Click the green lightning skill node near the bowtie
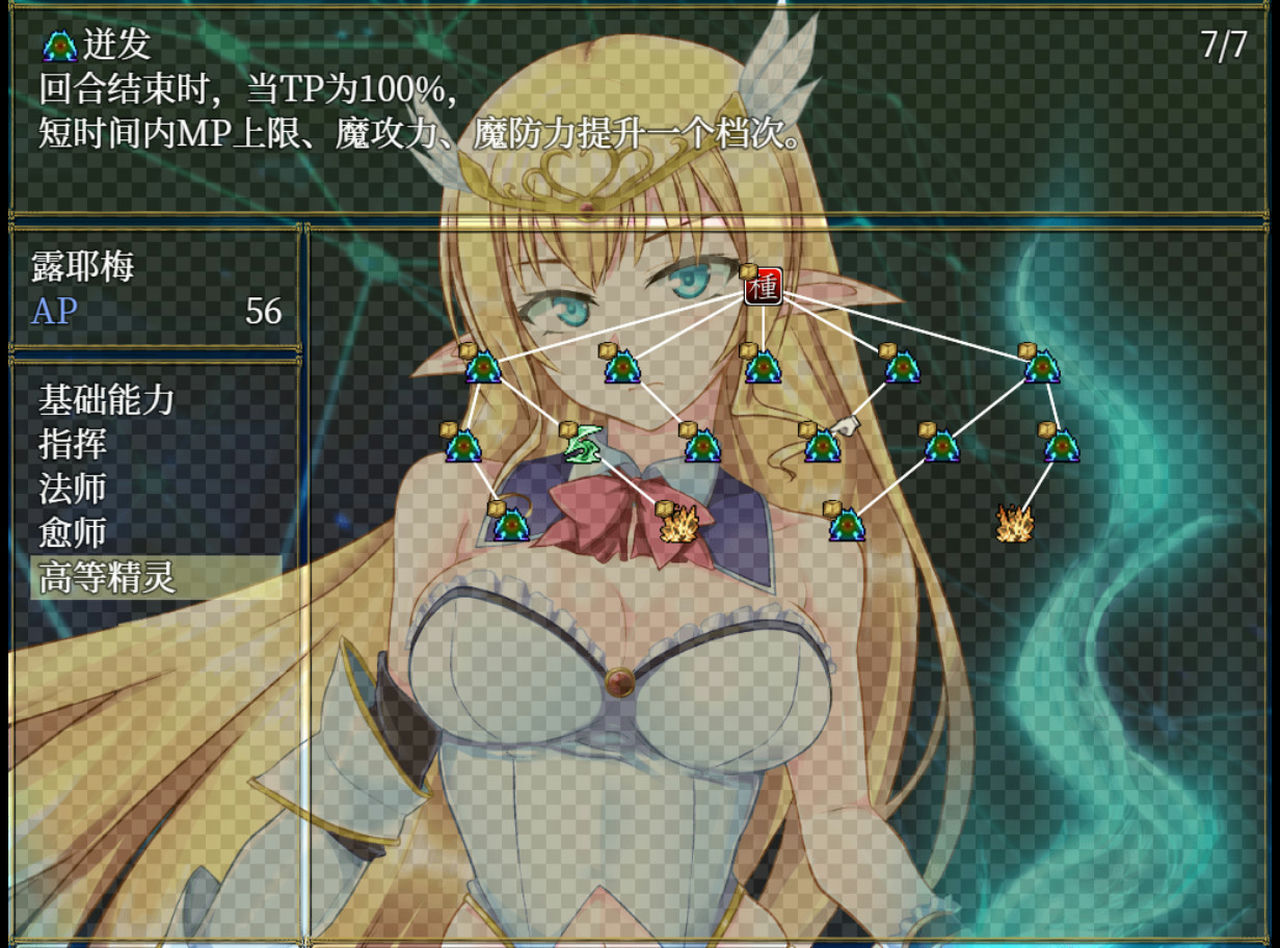Image resolution: width=1280 pixels, height=948 pixels. [582, 443]
